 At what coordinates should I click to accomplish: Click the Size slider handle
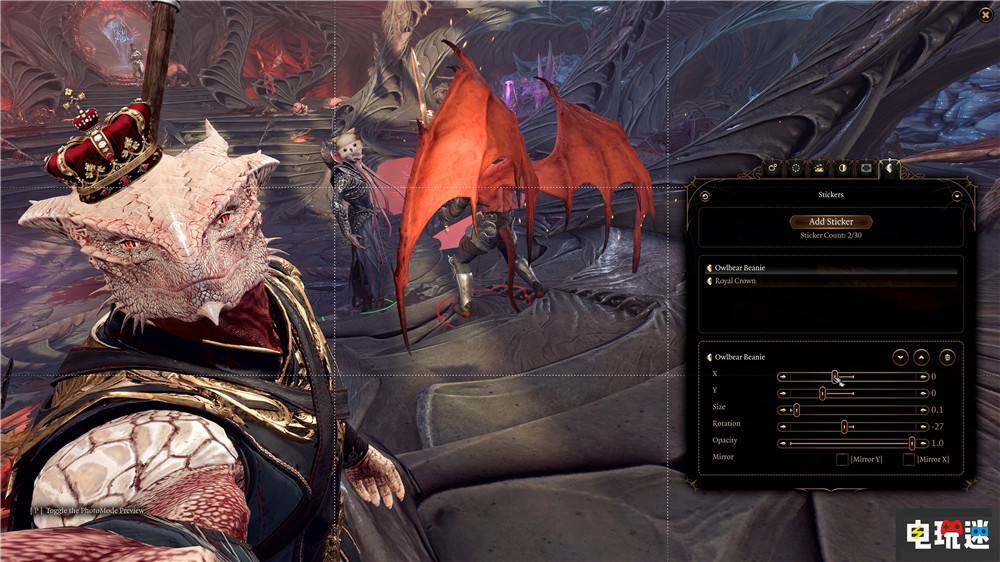[x=796, y=409]
